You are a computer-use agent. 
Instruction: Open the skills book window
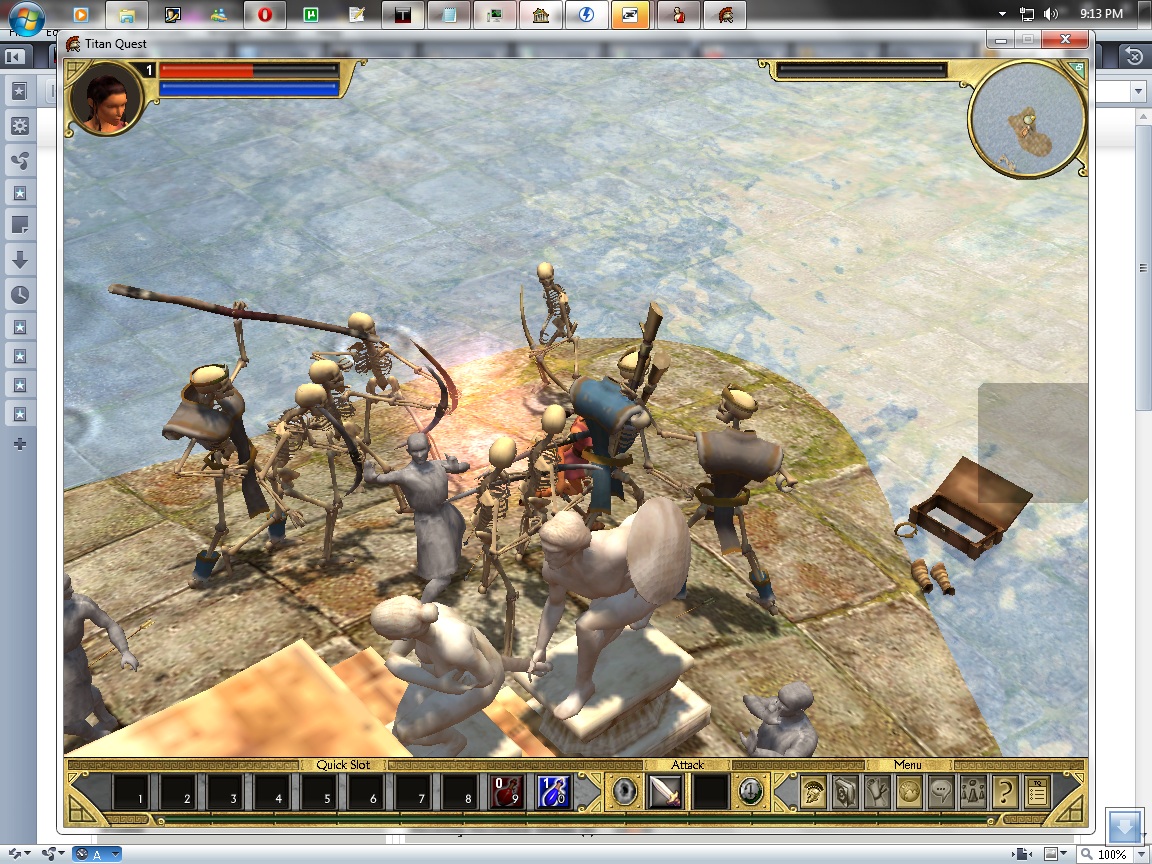pyautogui.click(x=845, y=793)
